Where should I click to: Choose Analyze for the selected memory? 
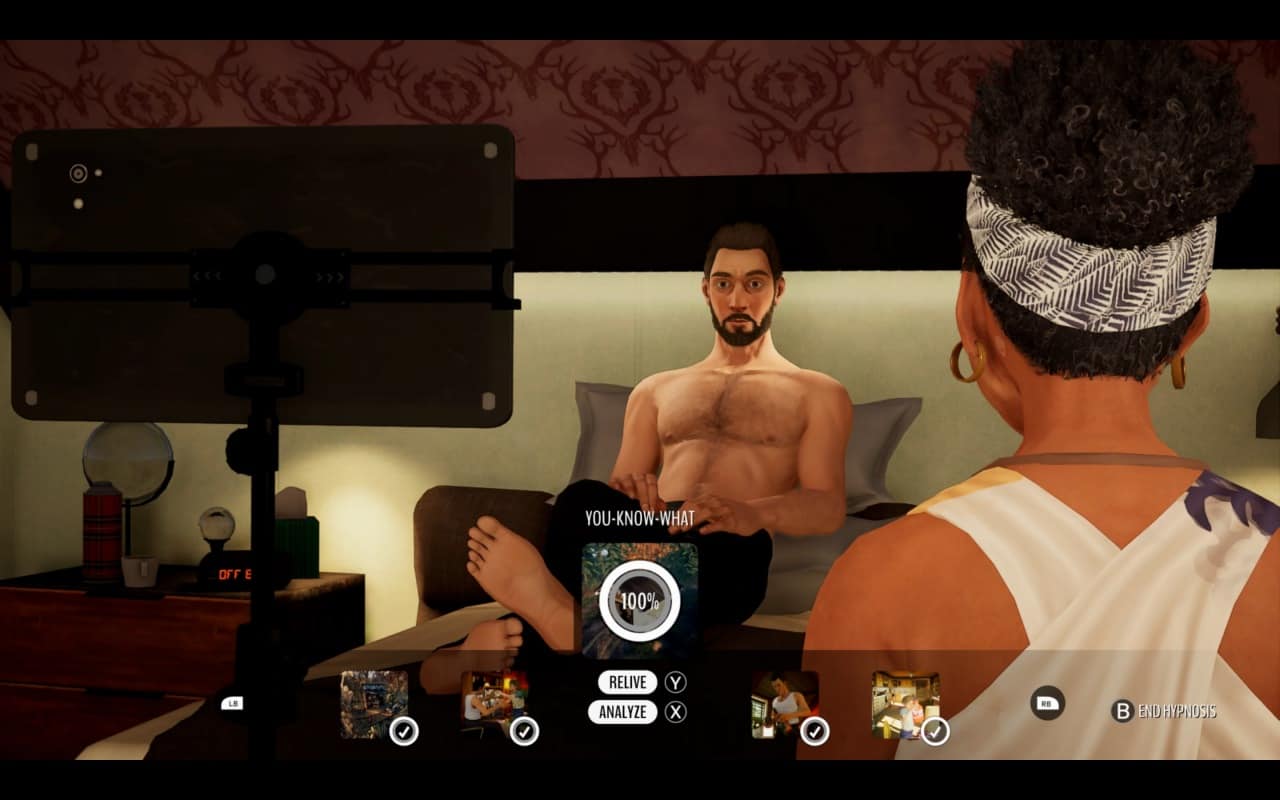[623, 713]
